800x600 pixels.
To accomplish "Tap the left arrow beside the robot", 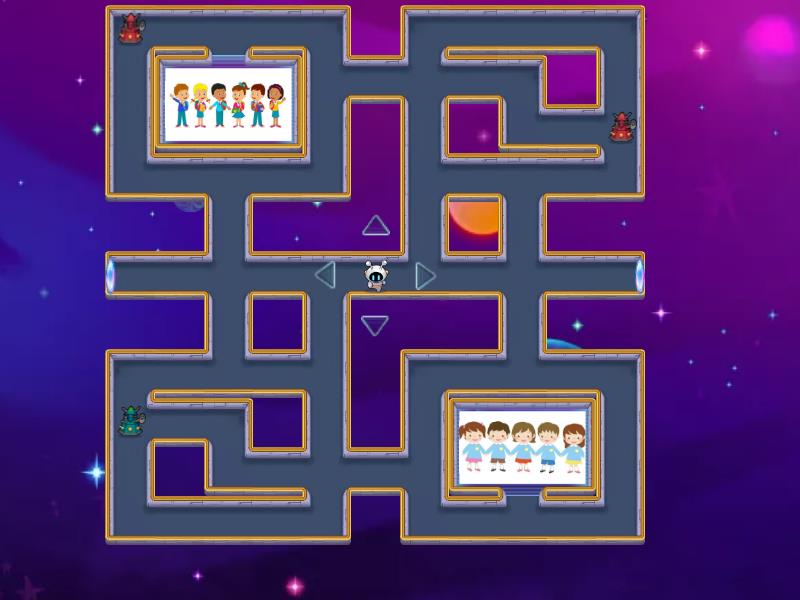I will pyautogui.click(x=325, y=274).
